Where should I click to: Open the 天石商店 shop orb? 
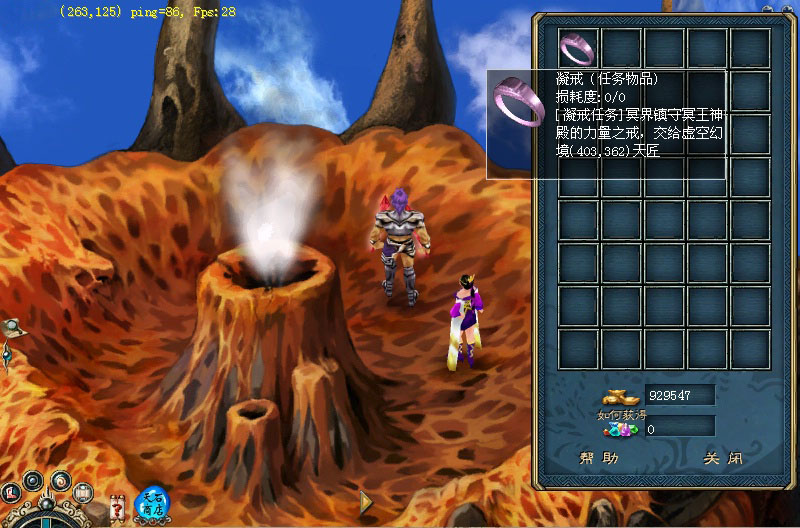(x=152, y=501)
